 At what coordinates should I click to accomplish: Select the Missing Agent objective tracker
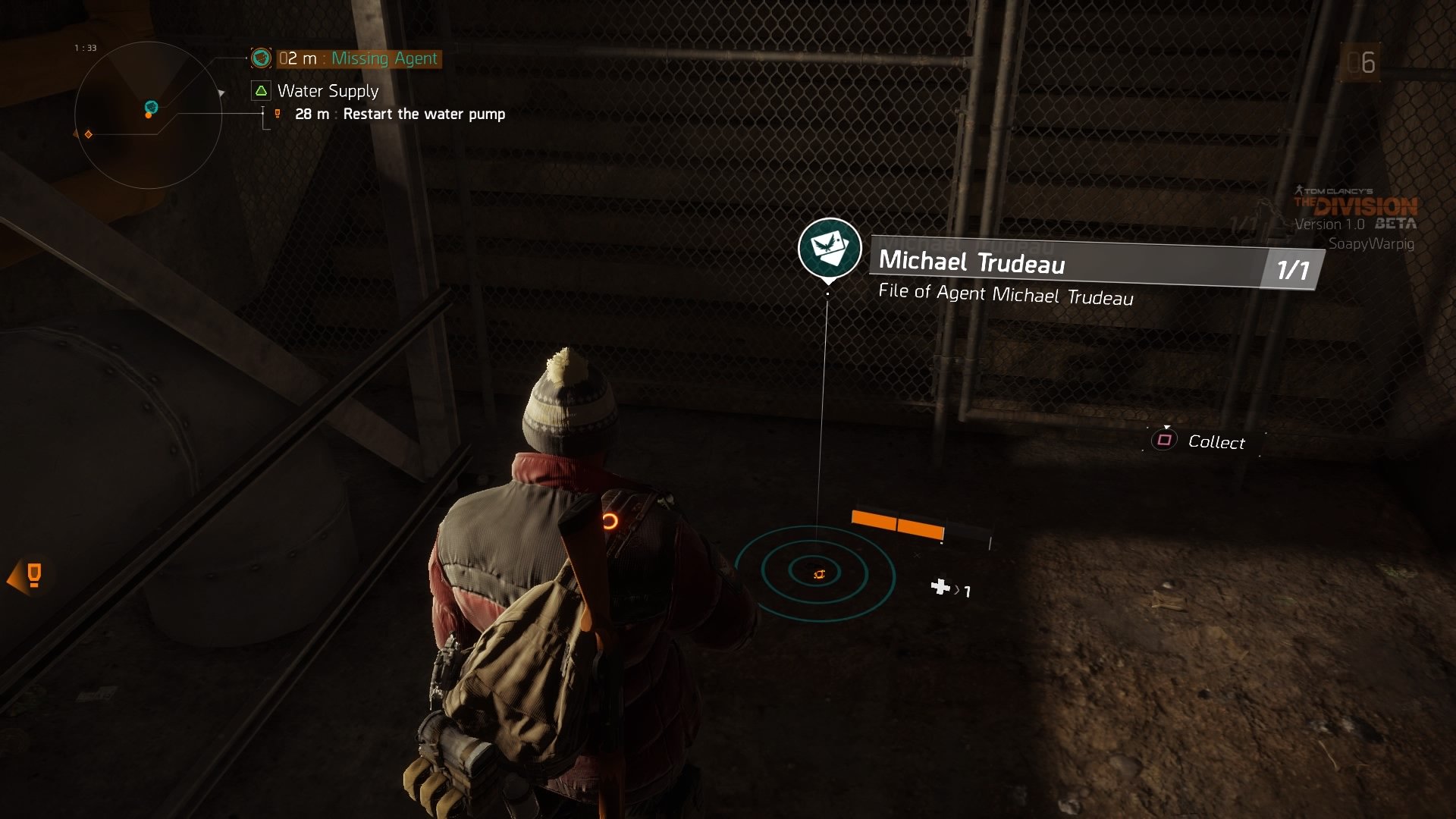(x=358, y=58)
